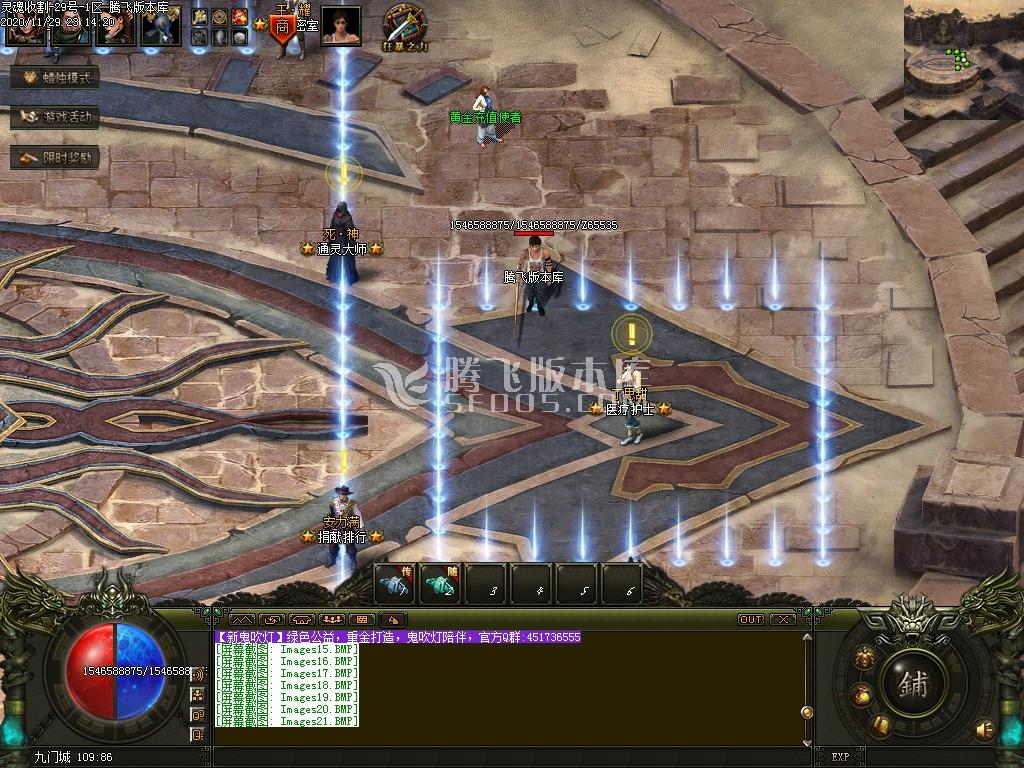Image resolution: width=1024 pixels, height=768 pixels.
Task: Click the purple 新鬼吹灯 announcement line
Action: coord(398,637)
